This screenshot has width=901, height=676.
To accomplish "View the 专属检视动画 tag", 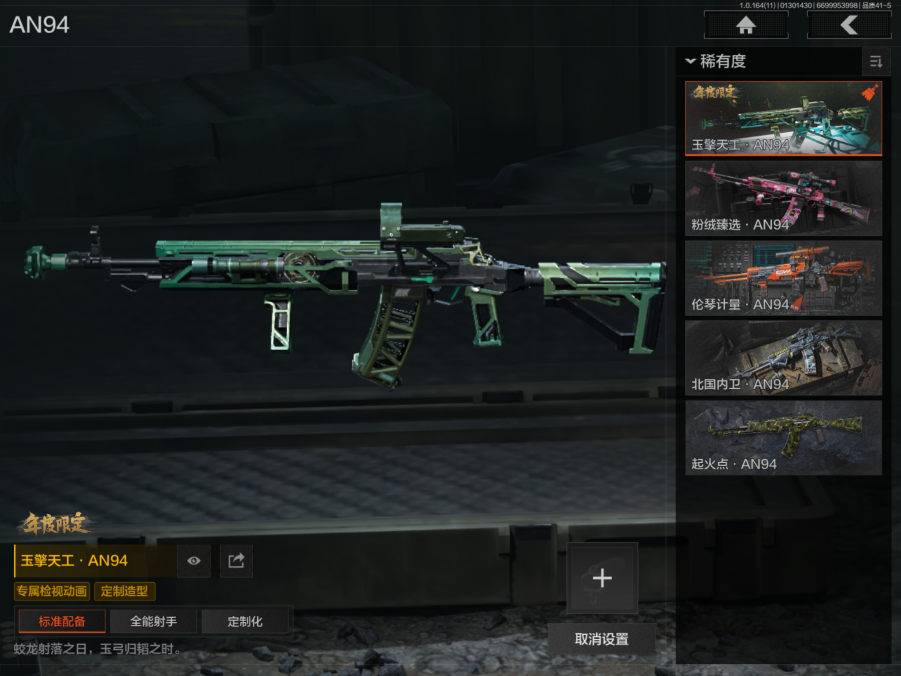I will [x=52, y=592].
